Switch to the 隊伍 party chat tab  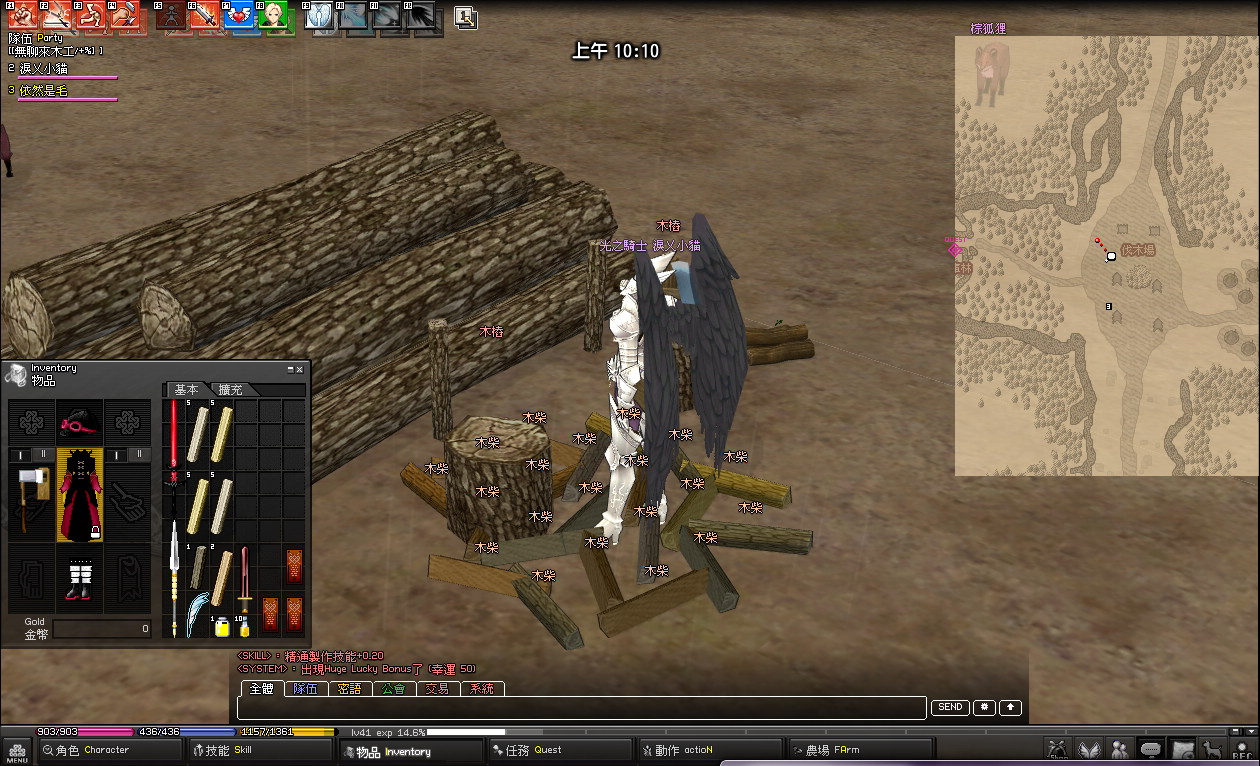[306, 689]
